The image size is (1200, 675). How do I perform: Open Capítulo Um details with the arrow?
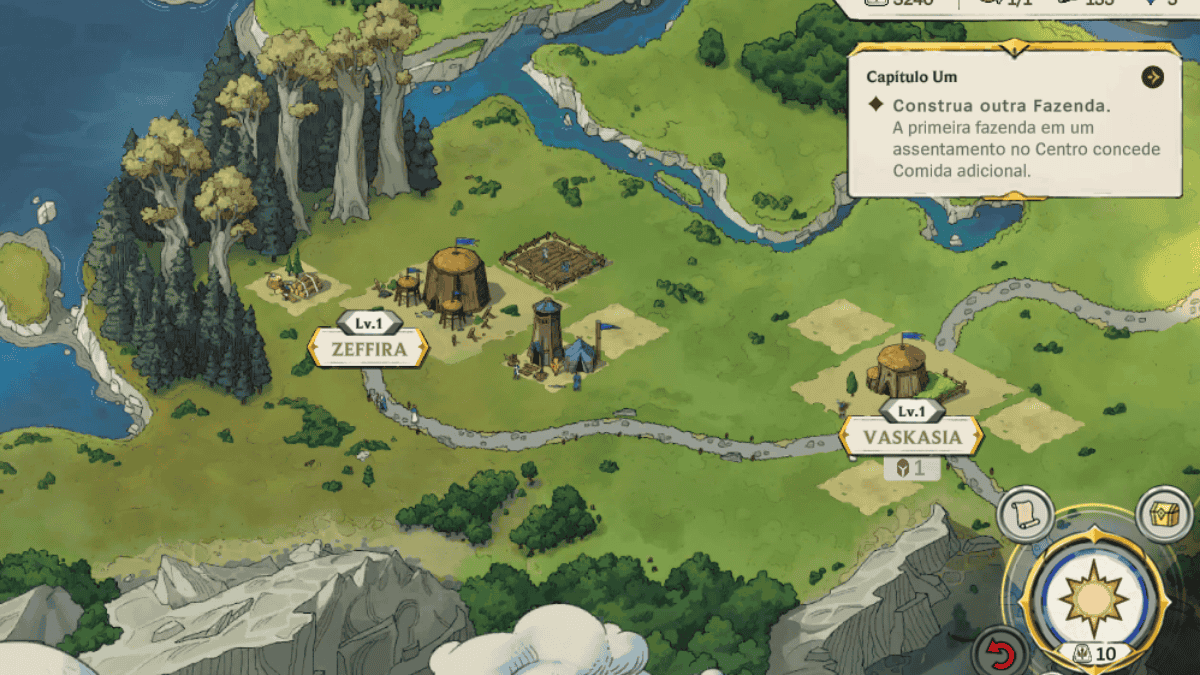[1152, 77]
